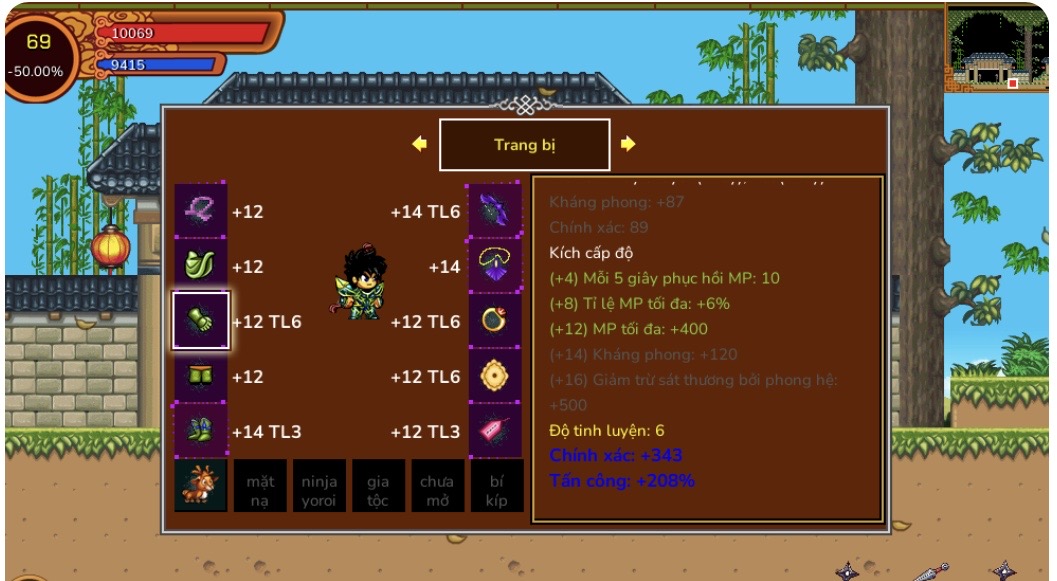The width and height of the screenshot is (1057, 581).
Task: Select the golden jade pendant slot
Action: (495, 376)
